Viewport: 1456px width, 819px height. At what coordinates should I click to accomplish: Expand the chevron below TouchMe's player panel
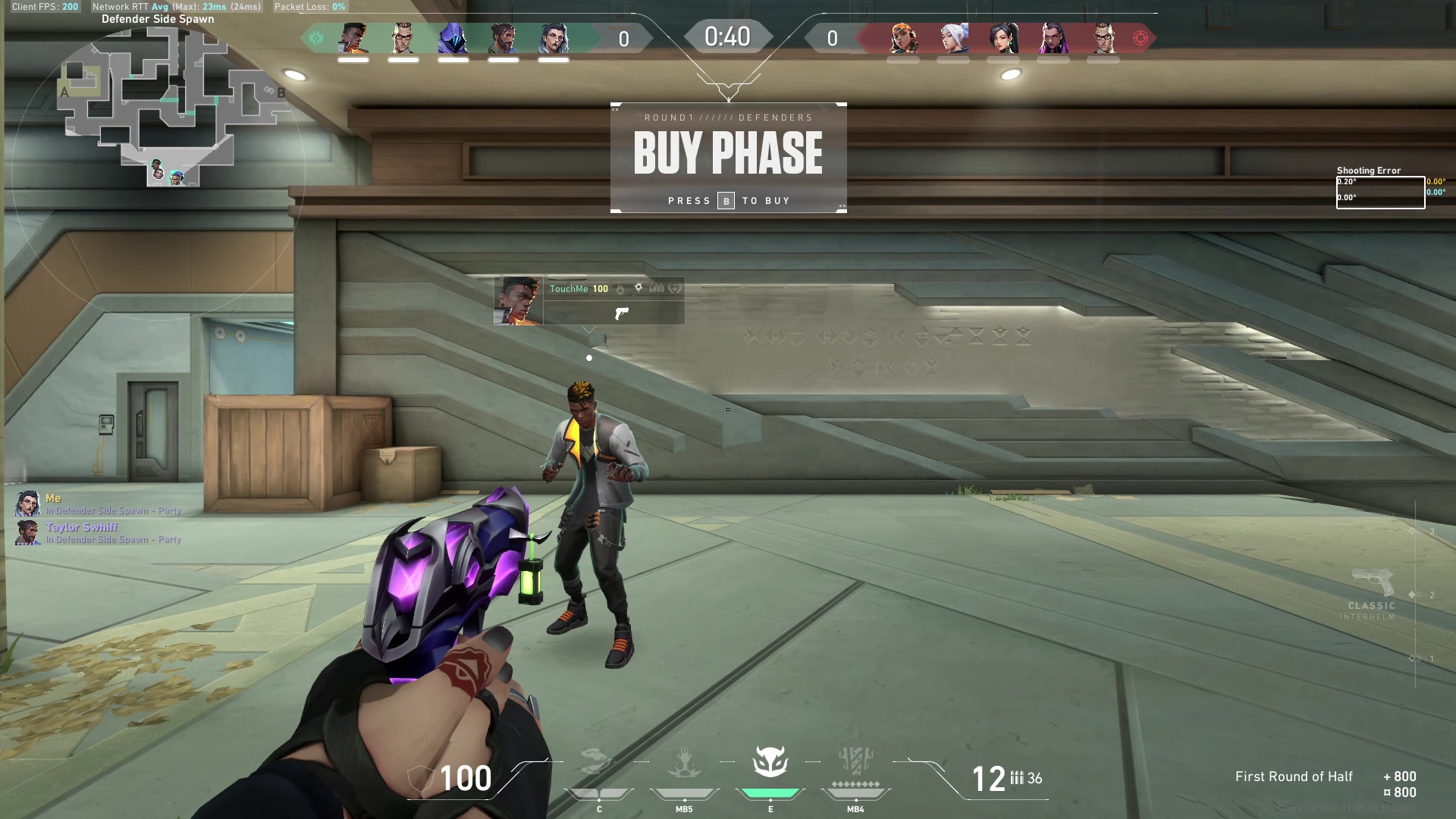pos(589,331)
